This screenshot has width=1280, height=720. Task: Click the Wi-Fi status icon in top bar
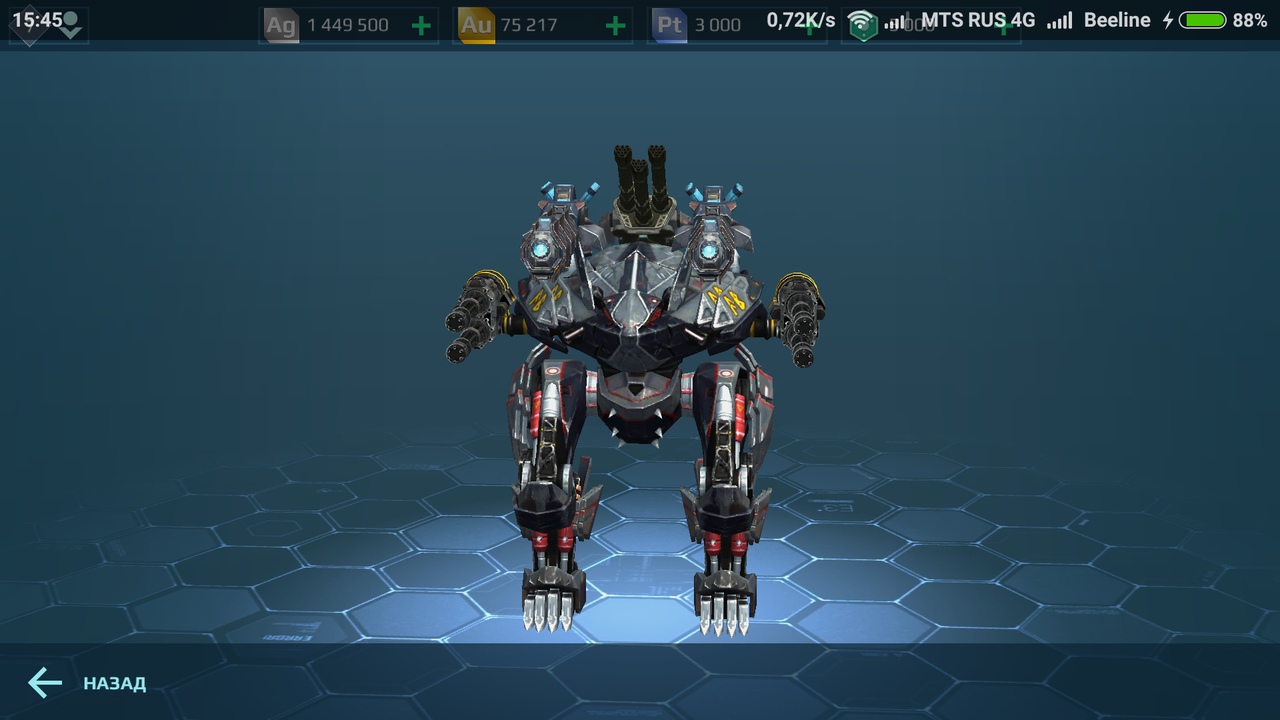pyautogui.click(x=863, y=16)
